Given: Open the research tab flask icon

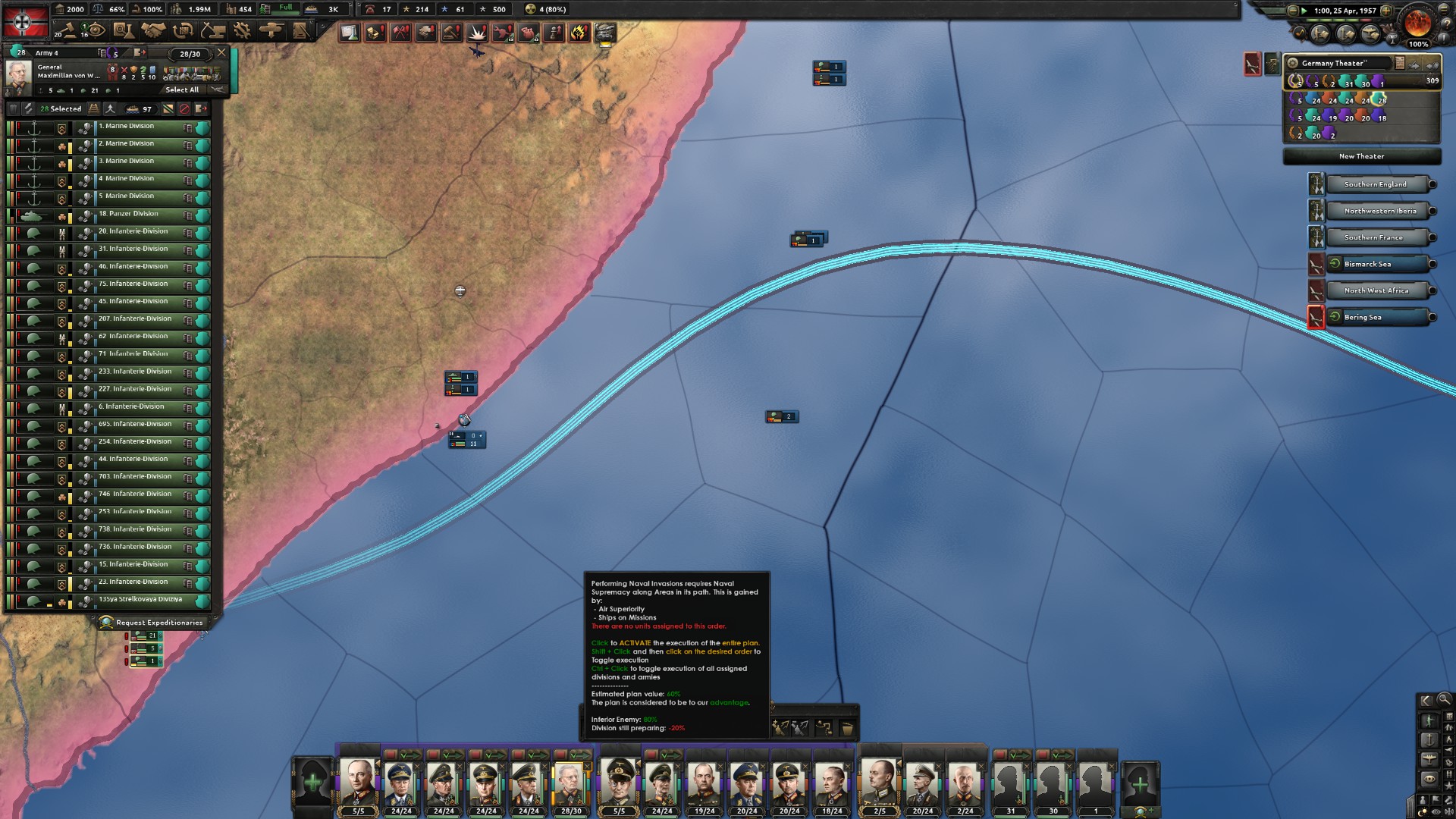Looking at the screenshot, I should point(122,30).
